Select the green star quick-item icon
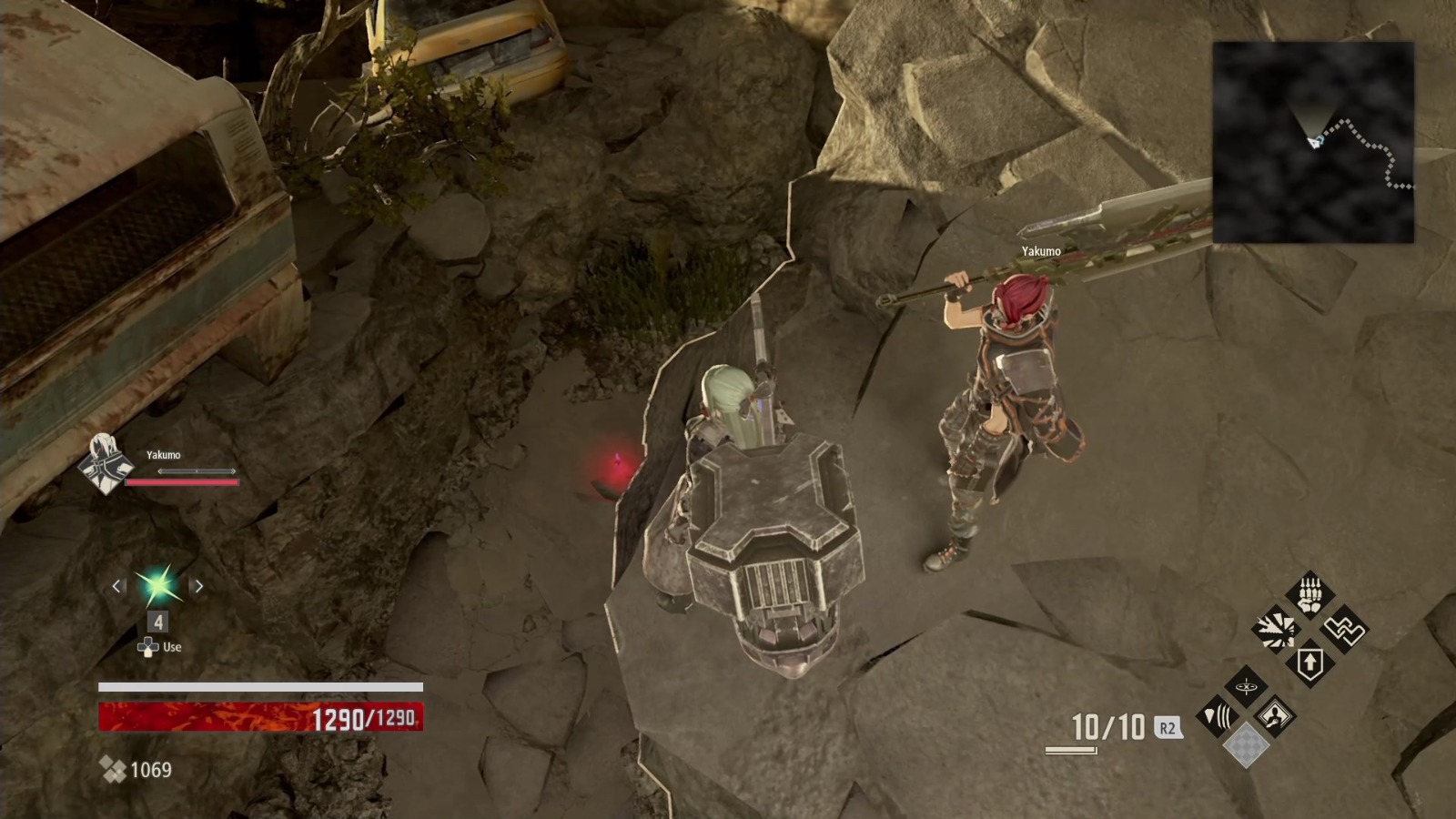Image resolution: width=1456 pixels, height=819 pixels. 157,587
